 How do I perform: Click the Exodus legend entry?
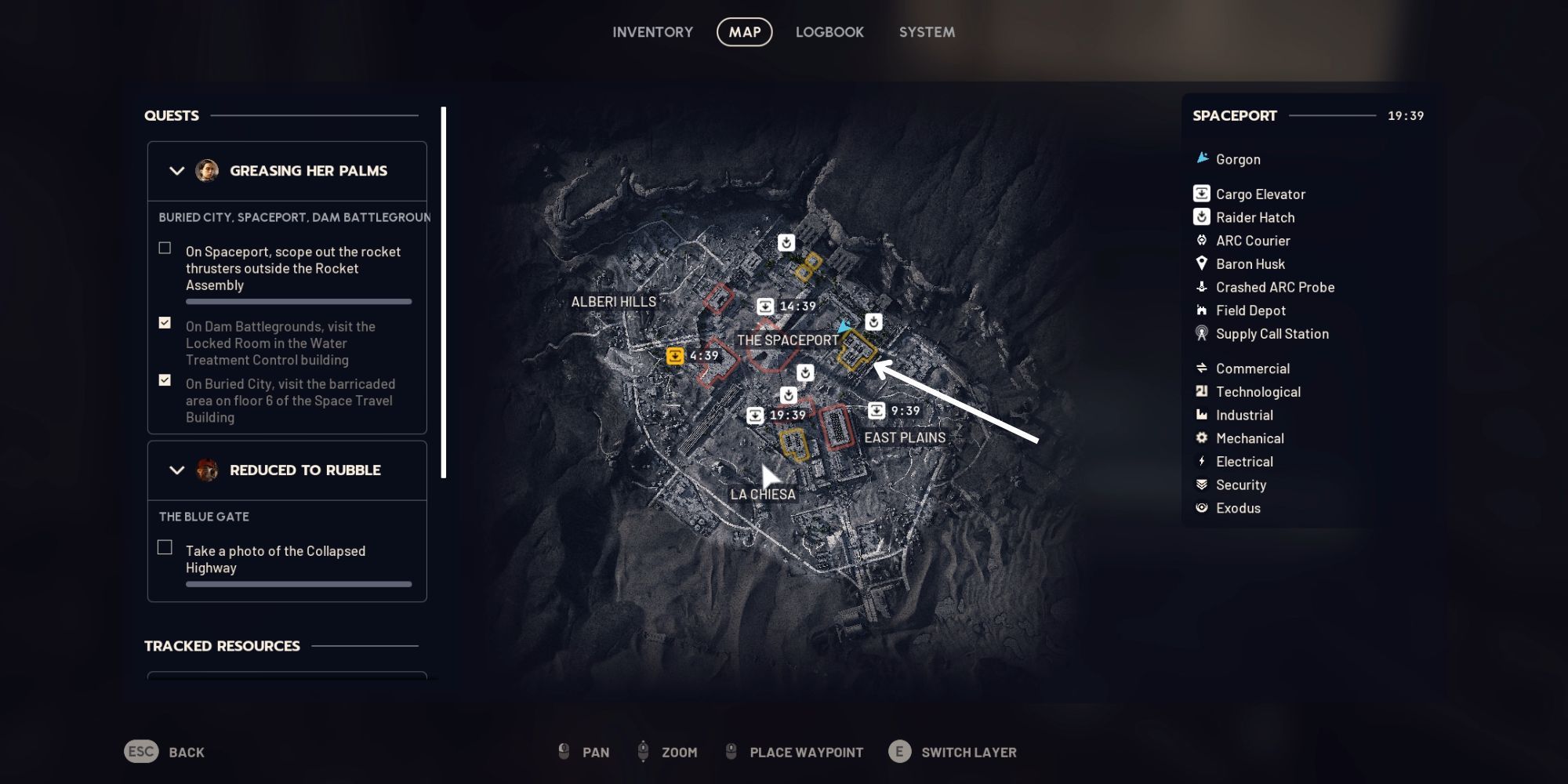pyautogui.click(x=1237, y=508)
